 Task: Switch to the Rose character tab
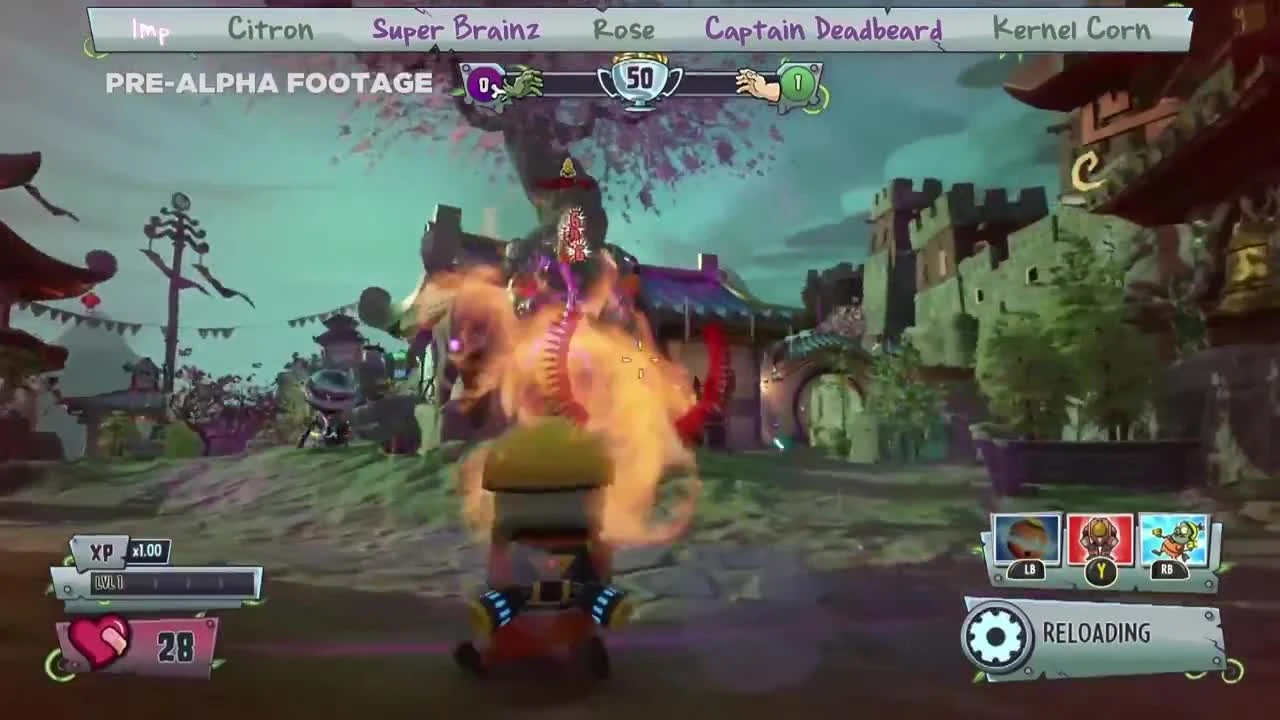coord(627,29)
